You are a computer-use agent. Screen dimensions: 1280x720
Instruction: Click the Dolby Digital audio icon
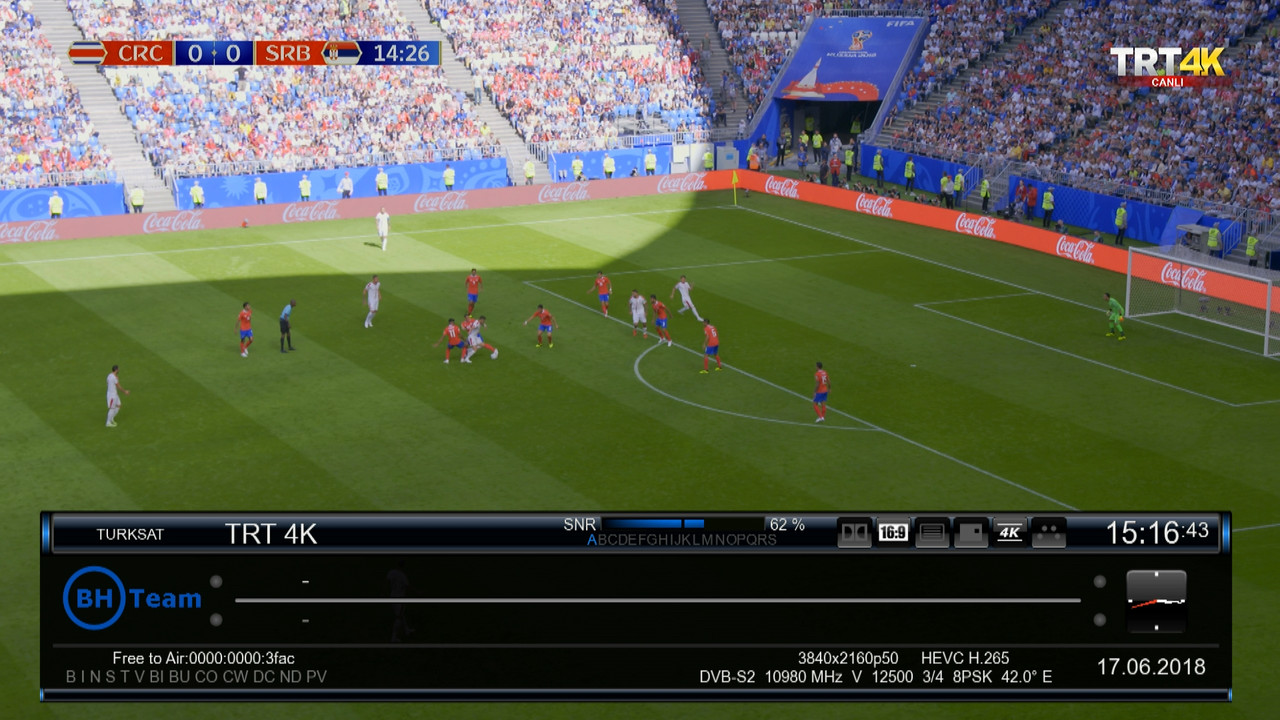854,533
